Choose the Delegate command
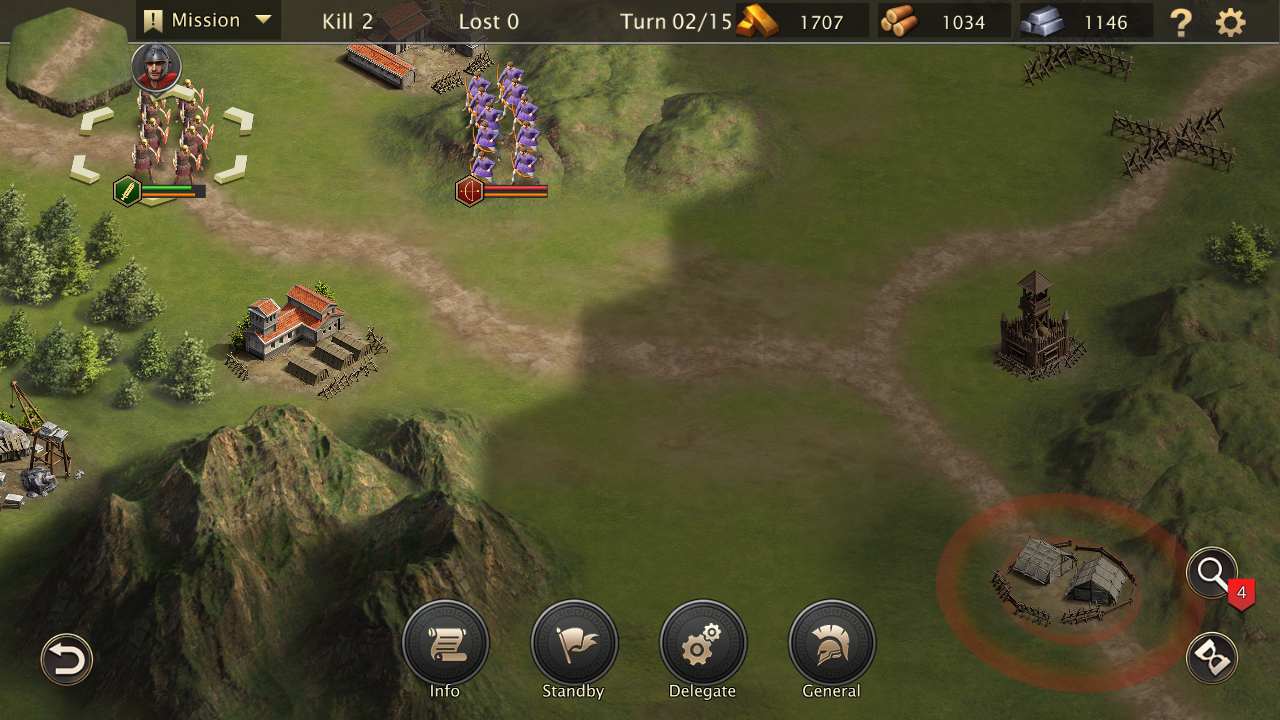Image resolution: width=1280 pixels, height=720 pixels. tap(703, 644)
